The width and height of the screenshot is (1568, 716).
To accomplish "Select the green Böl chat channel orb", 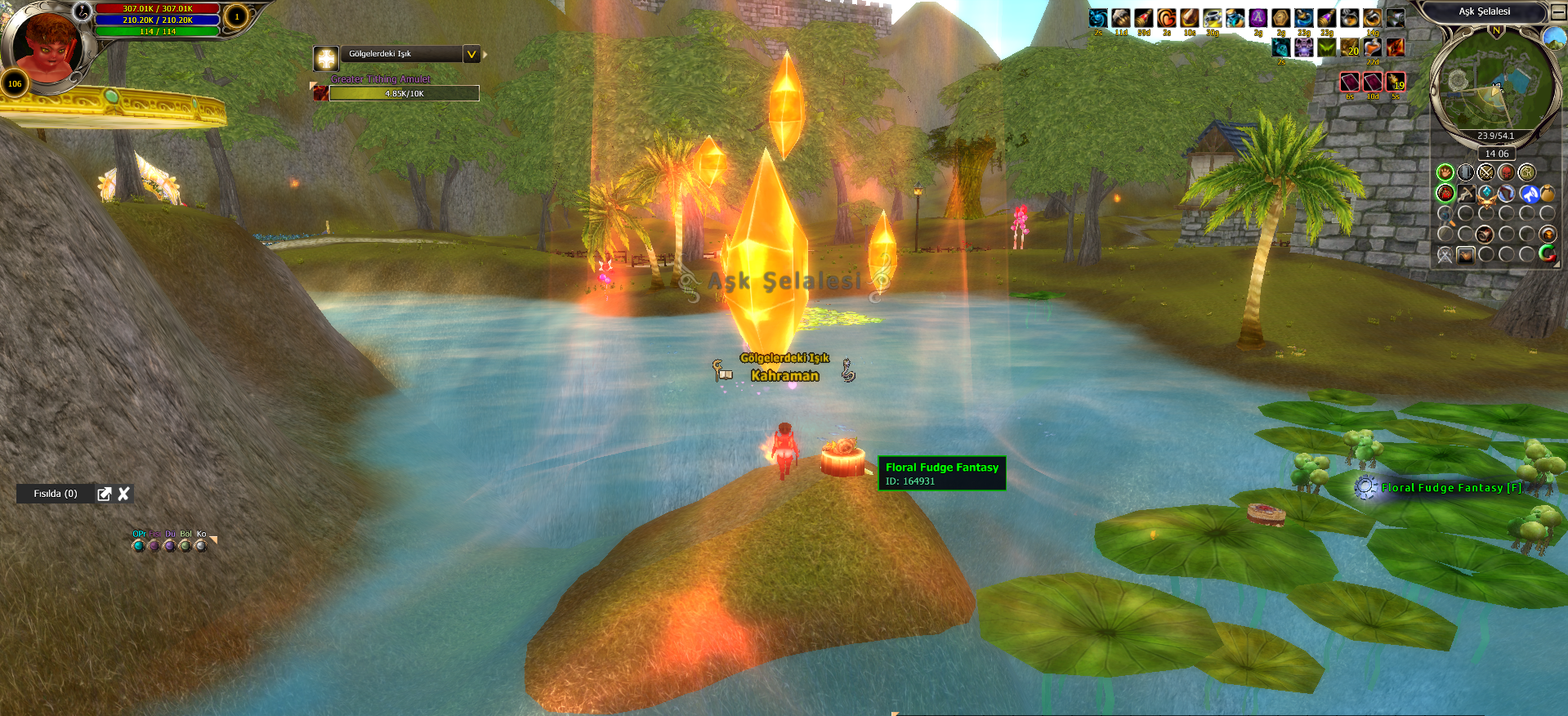I will point(185,545).
